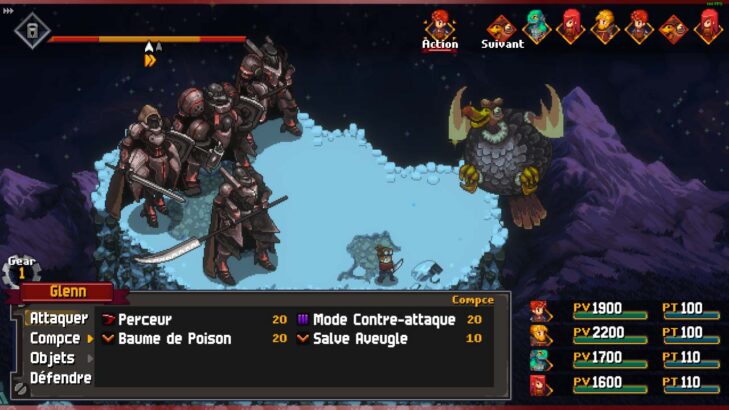Select the Défendre command
Image resolution: width=729 pixels, height=410 pixels.
coord(60,378)
